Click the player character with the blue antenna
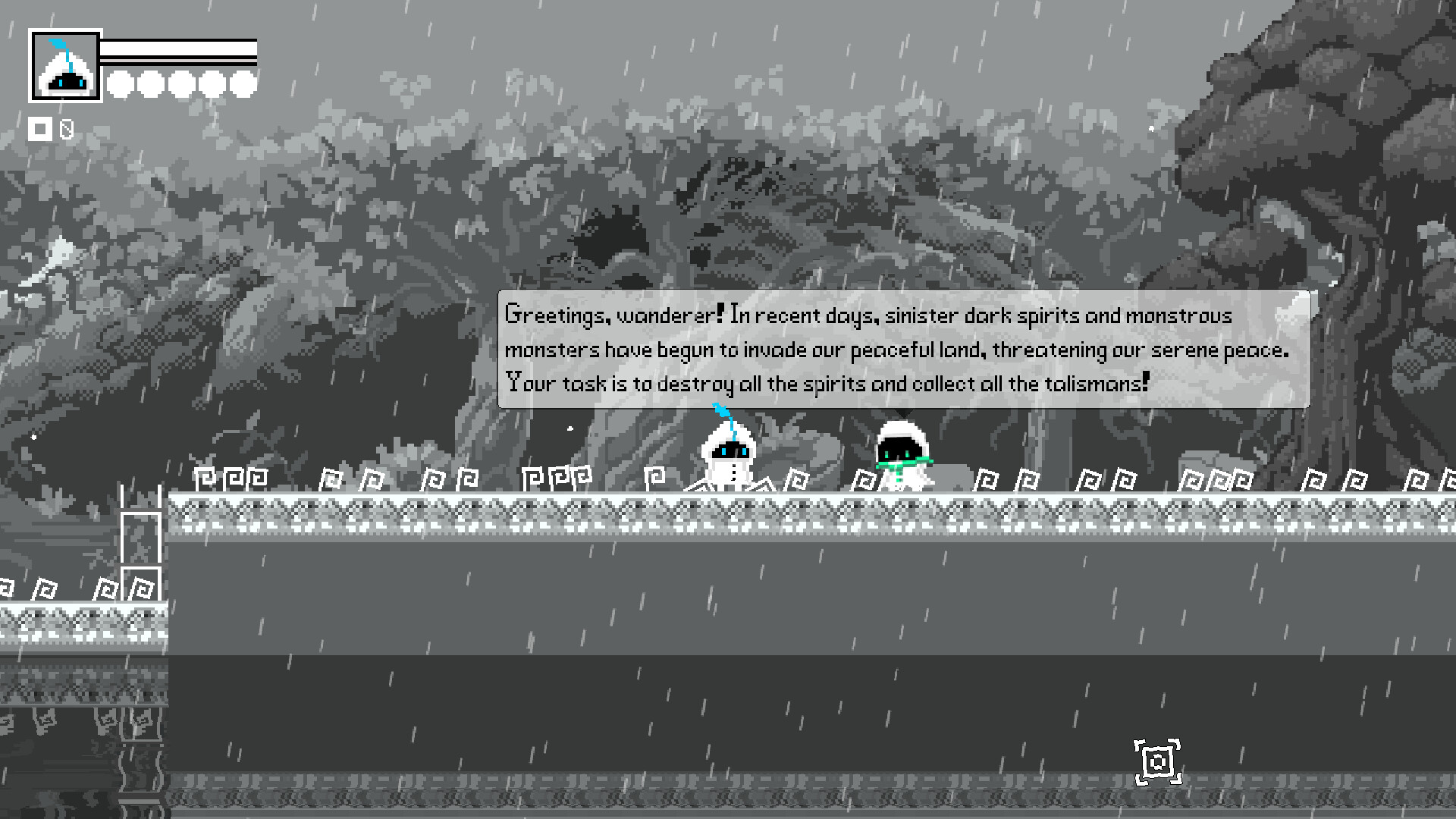This screenshot has width=1456, height=819. [x=730, y=455]
